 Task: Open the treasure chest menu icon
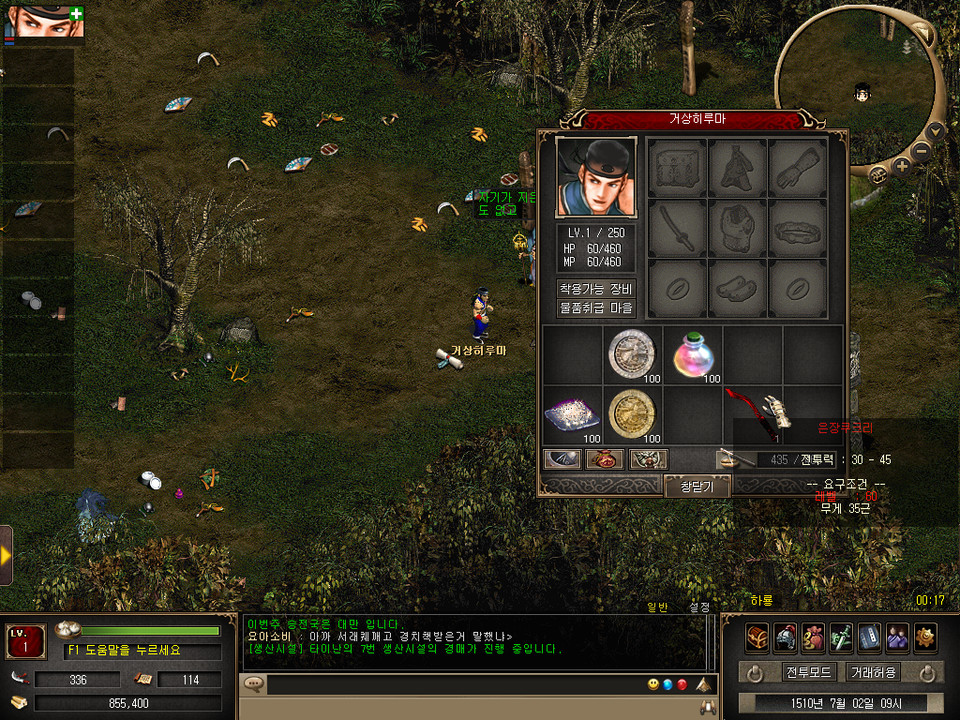[757, 637]
